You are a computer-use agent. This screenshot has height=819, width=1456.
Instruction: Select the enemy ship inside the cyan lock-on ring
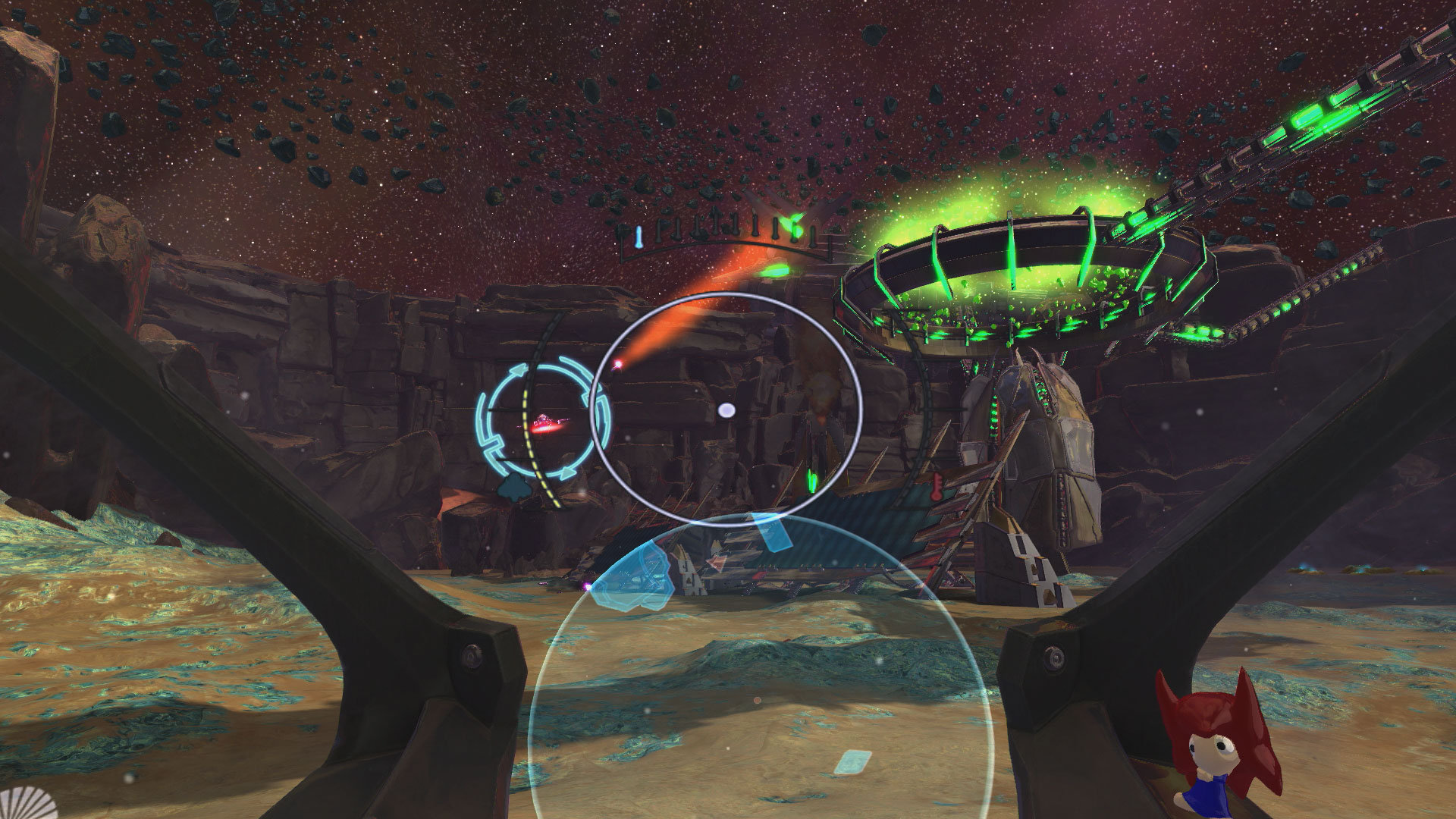coord(546,424)
